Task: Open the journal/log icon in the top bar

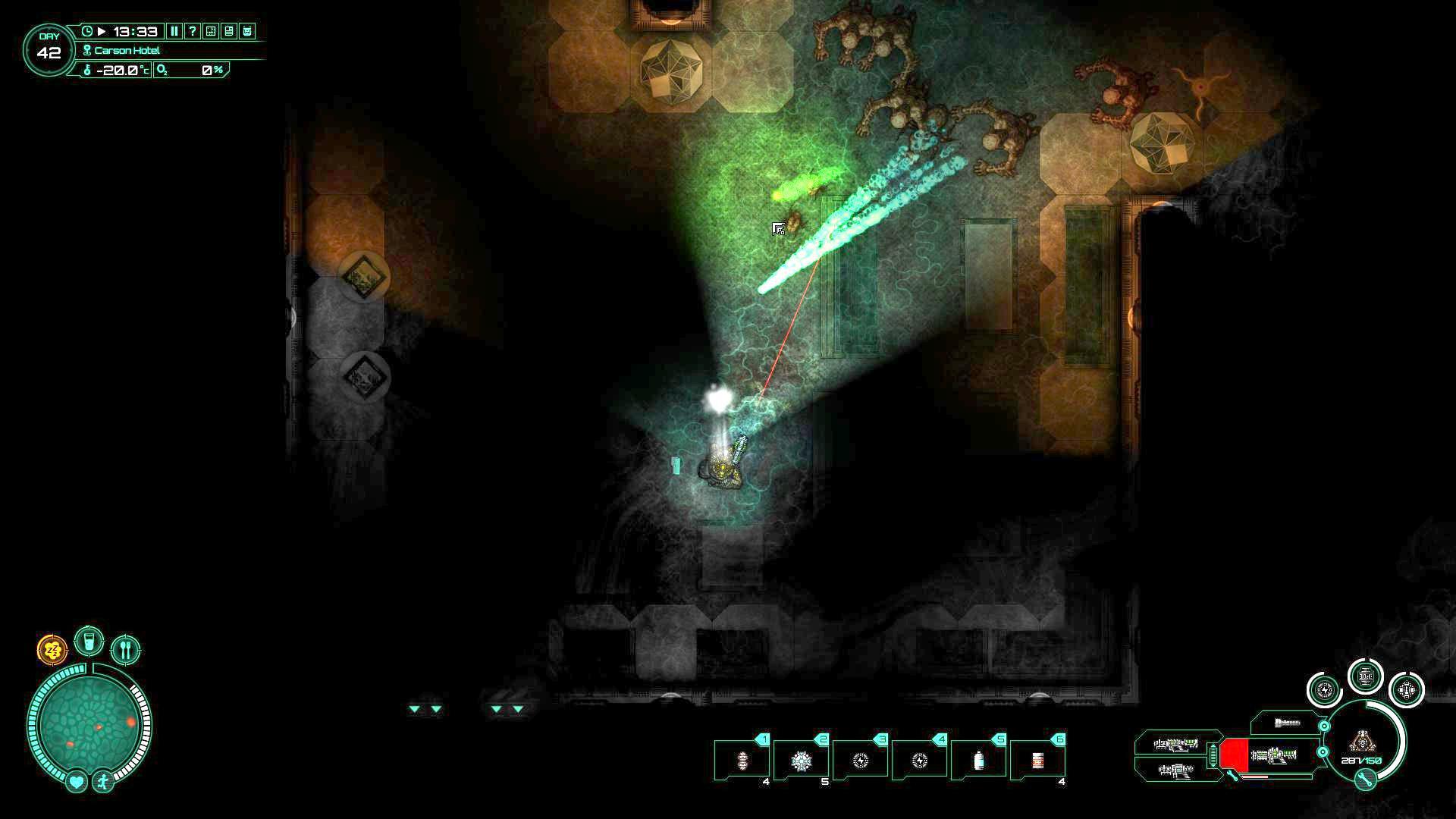Action: pos(230,32)
